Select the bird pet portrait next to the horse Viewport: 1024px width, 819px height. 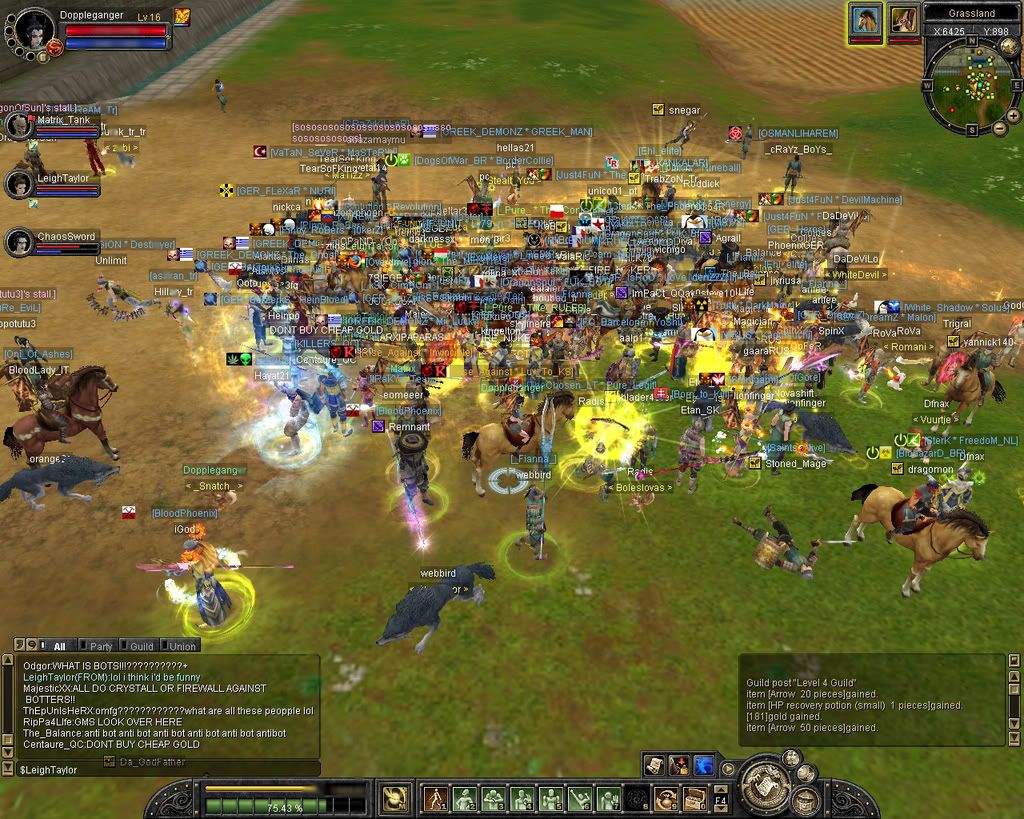(904, 20)
